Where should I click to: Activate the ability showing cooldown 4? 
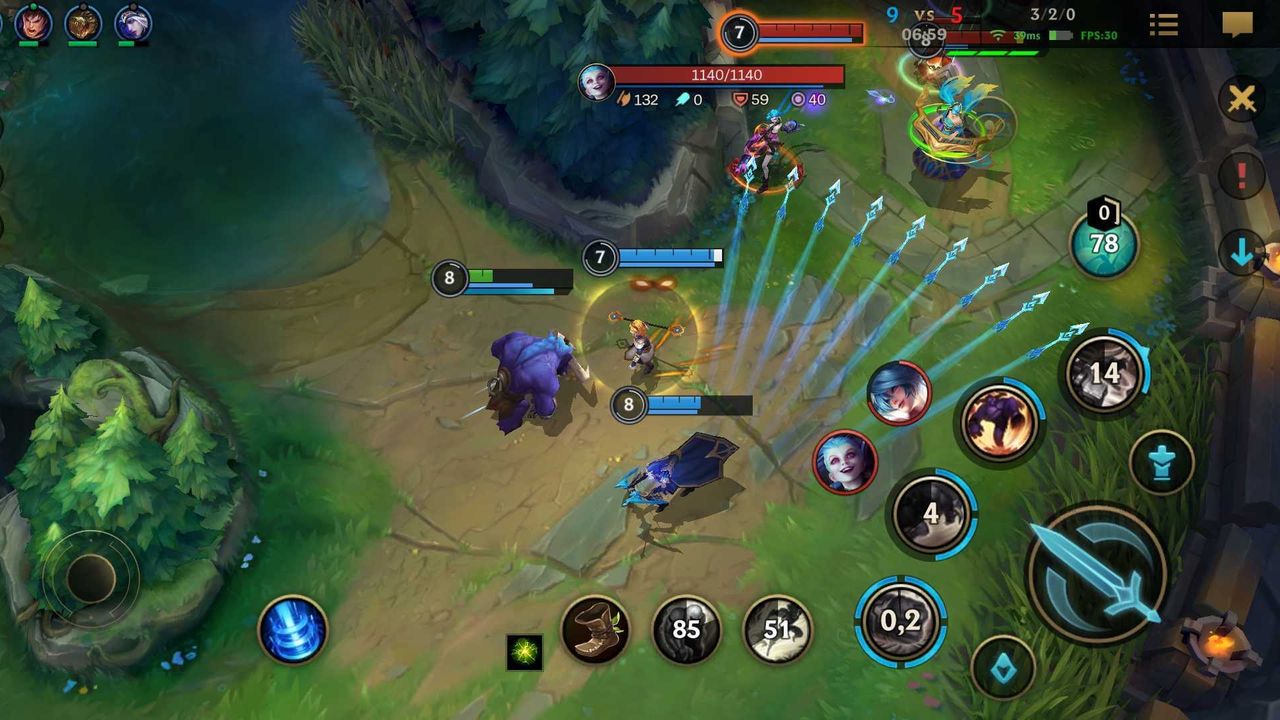(931, 514)
